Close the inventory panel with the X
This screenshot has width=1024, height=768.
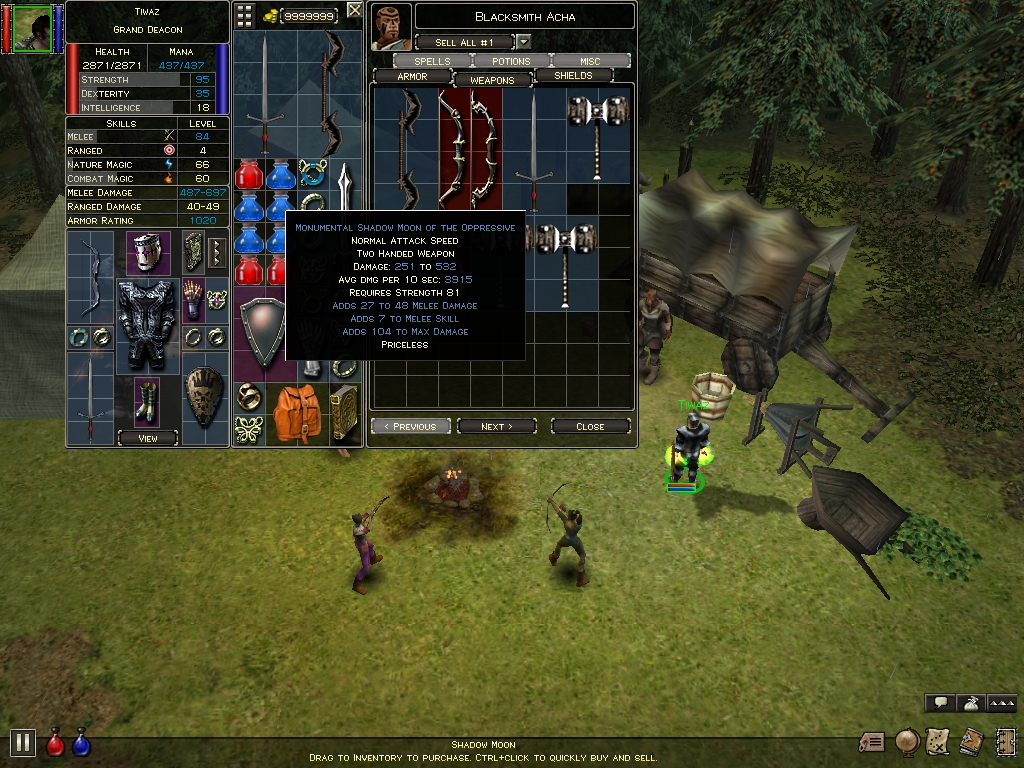(x=354, y=11)
